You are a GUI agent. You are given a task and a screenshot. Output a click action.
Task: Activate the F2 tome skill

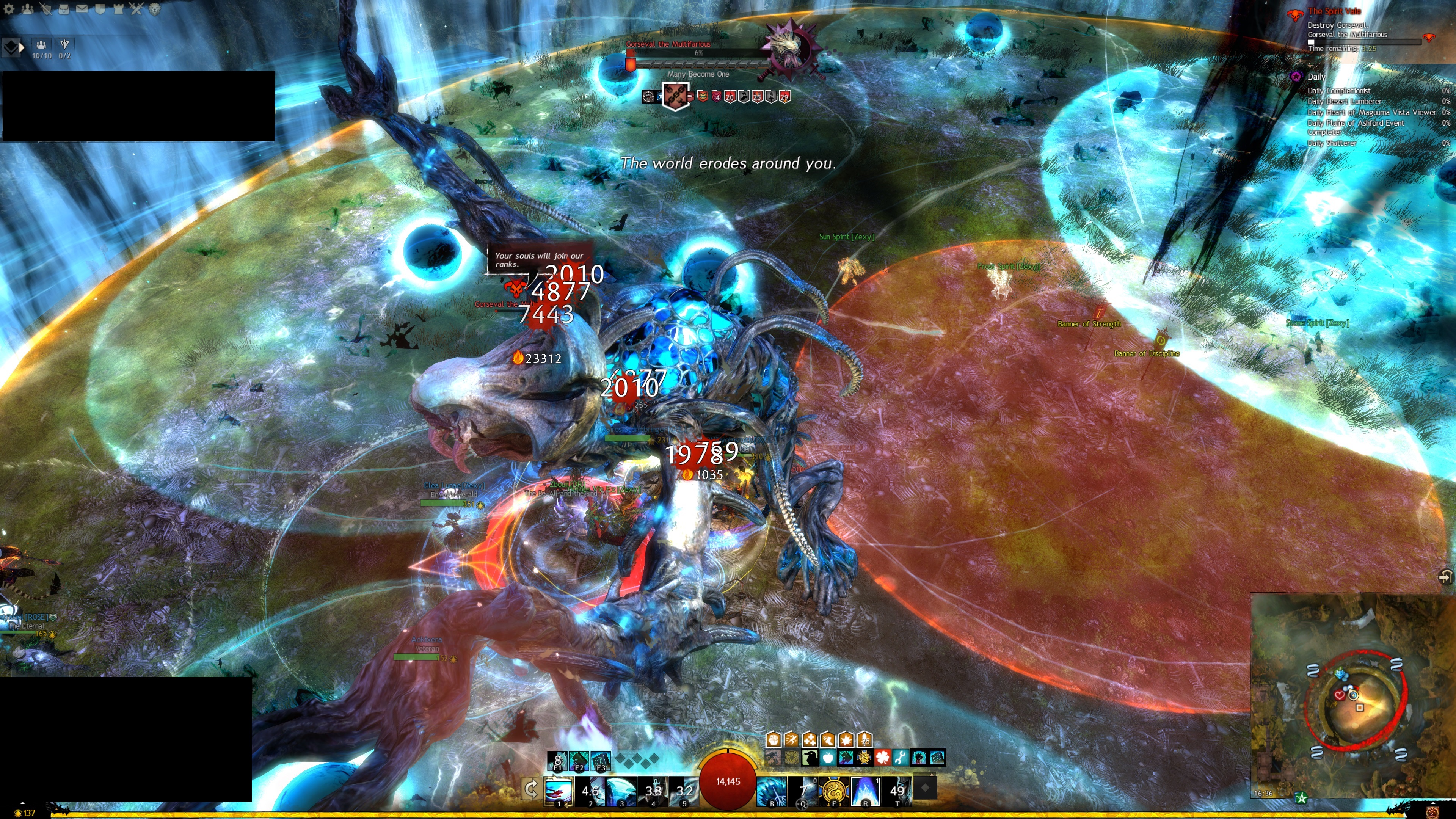coord(579,761)
